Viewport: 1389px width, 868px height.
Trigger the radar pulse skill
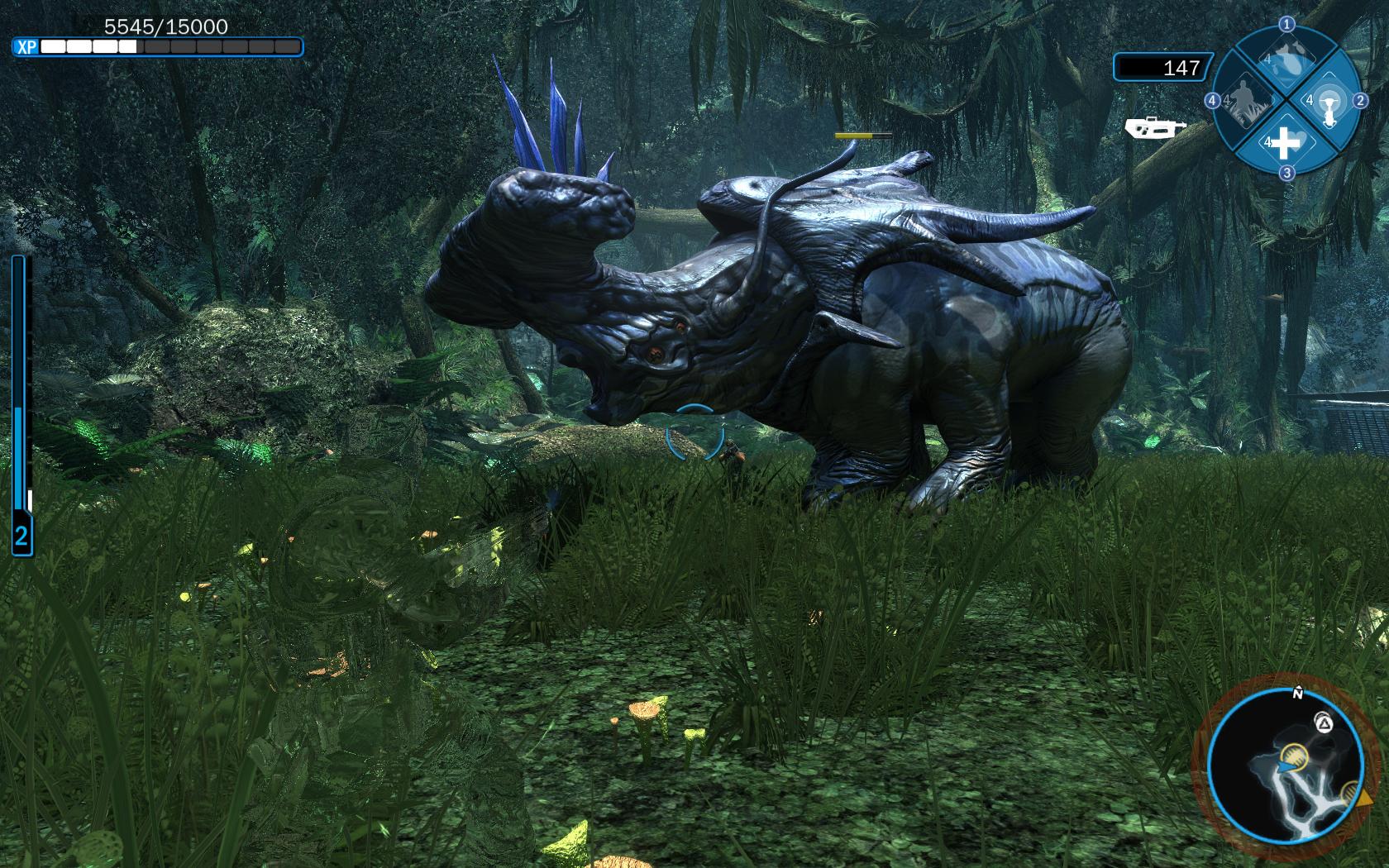pos(1328,102)
